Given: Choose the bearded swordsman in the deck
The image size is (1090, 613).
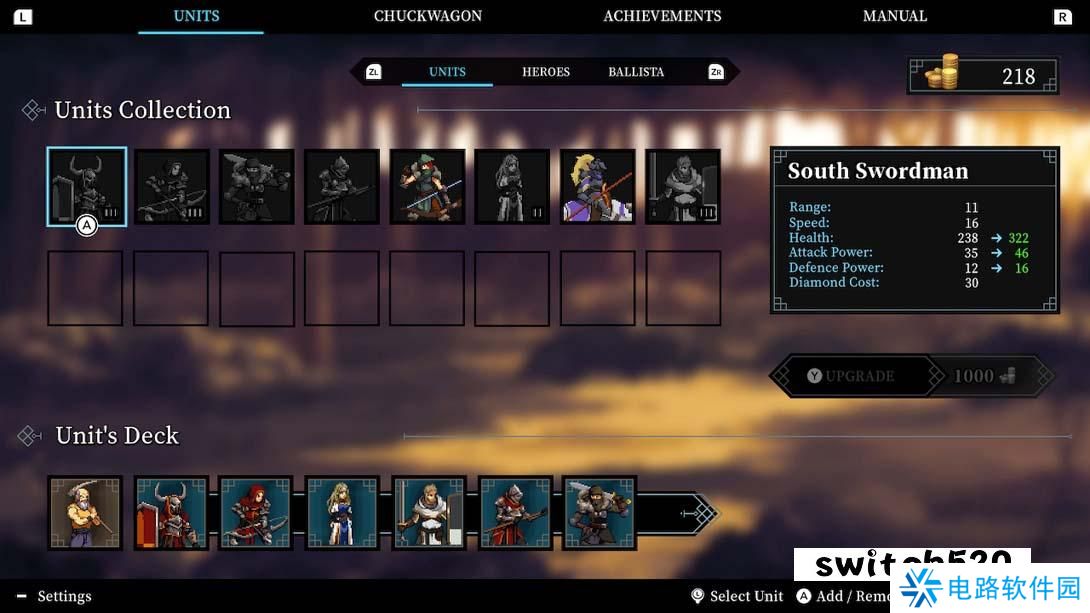Looking at the screenshot, I should pyautogui.click(x=599, y=513).
